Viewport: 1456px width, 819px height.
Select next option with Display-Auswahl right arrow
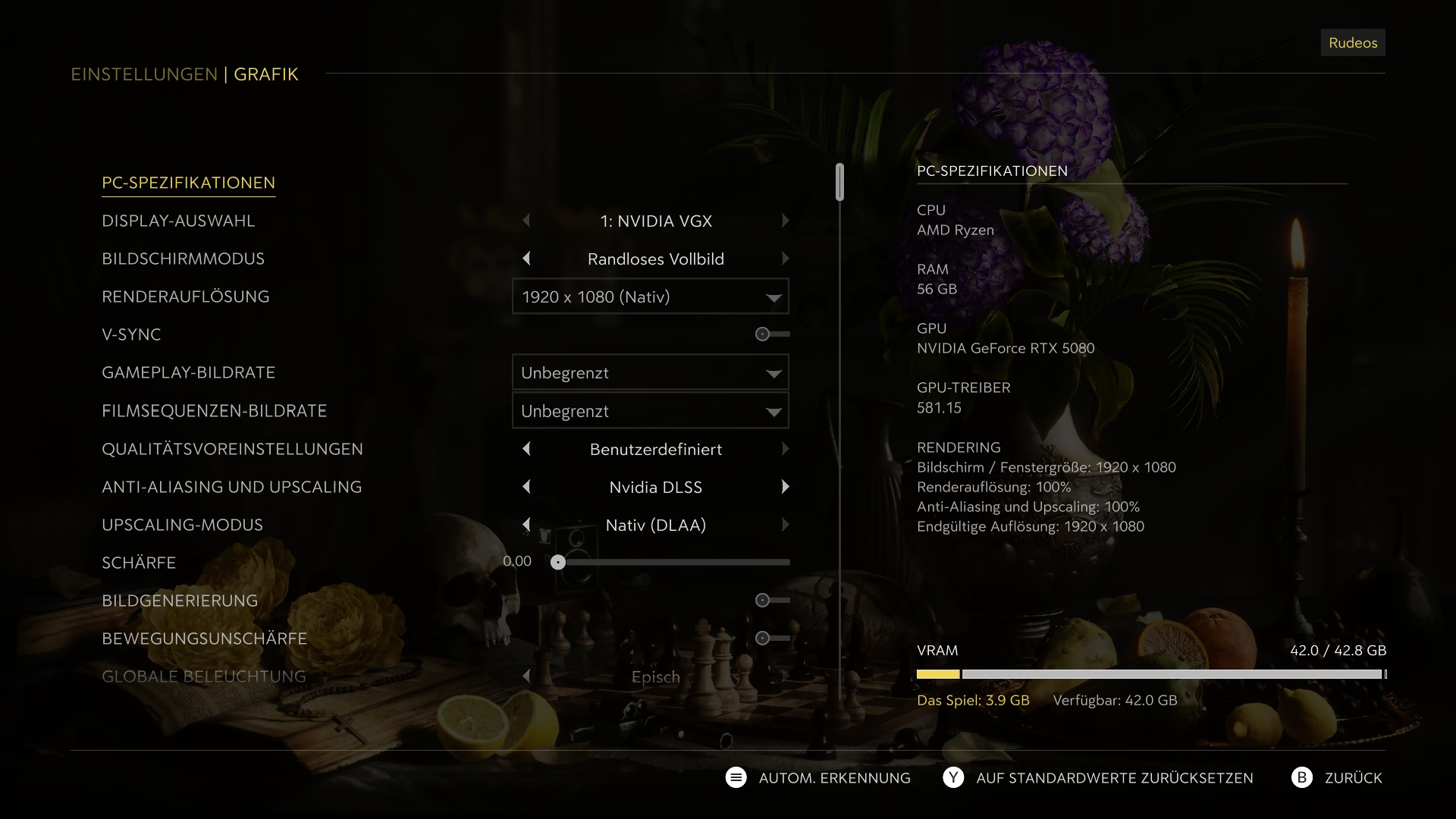786,221
